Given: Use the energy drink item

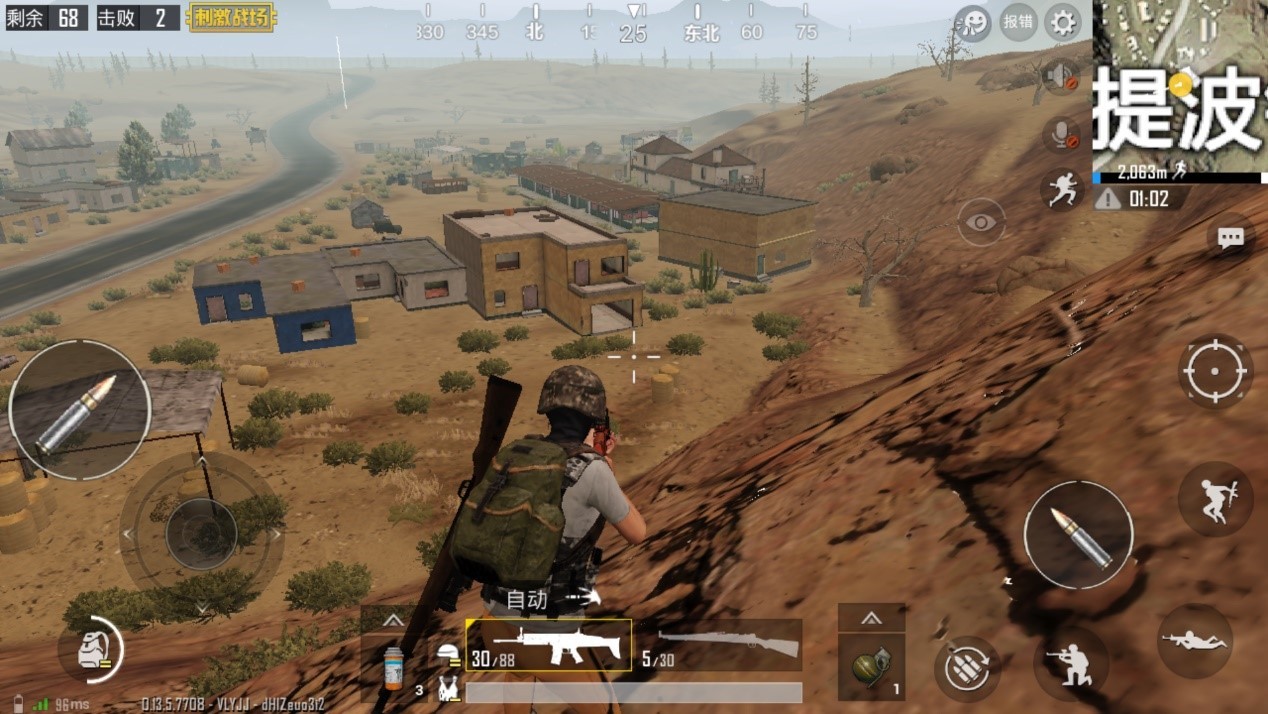Looking at the screenshot, I should pos(395,667).
